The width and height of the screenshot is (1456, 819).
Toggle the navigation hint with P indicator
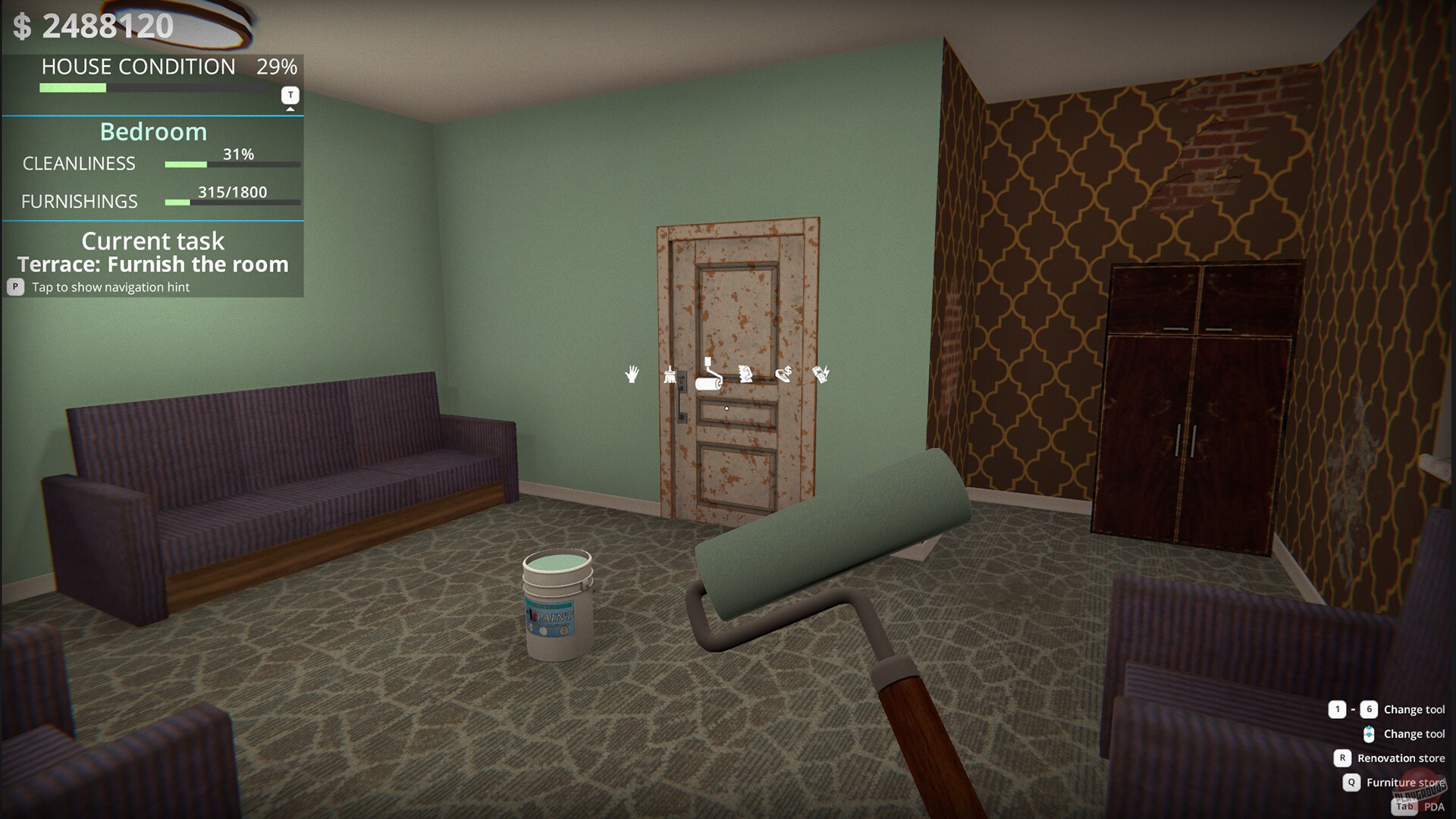pos(14,287)
